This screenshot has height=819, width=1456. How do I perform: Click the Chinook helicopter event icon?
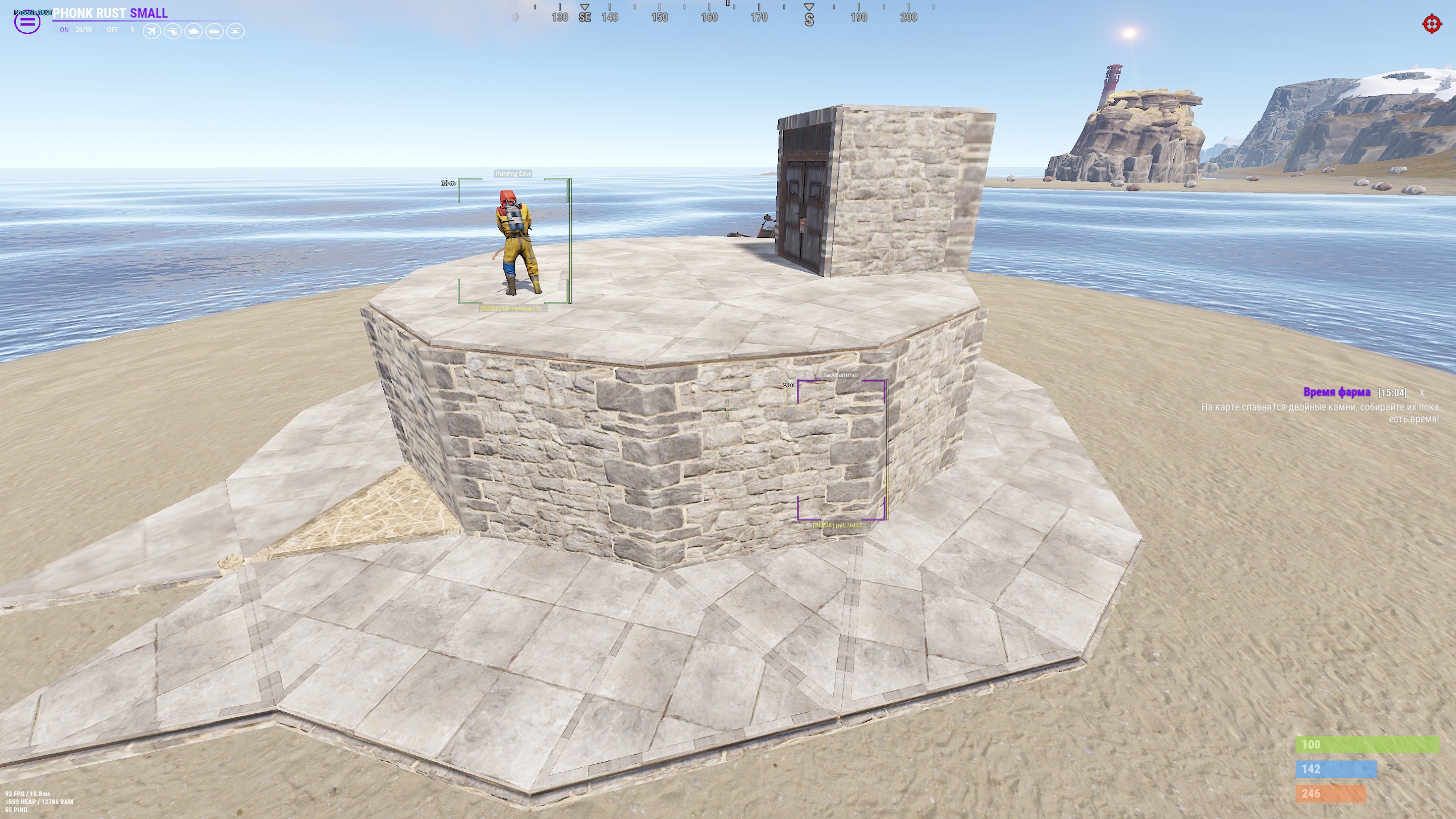235,31
